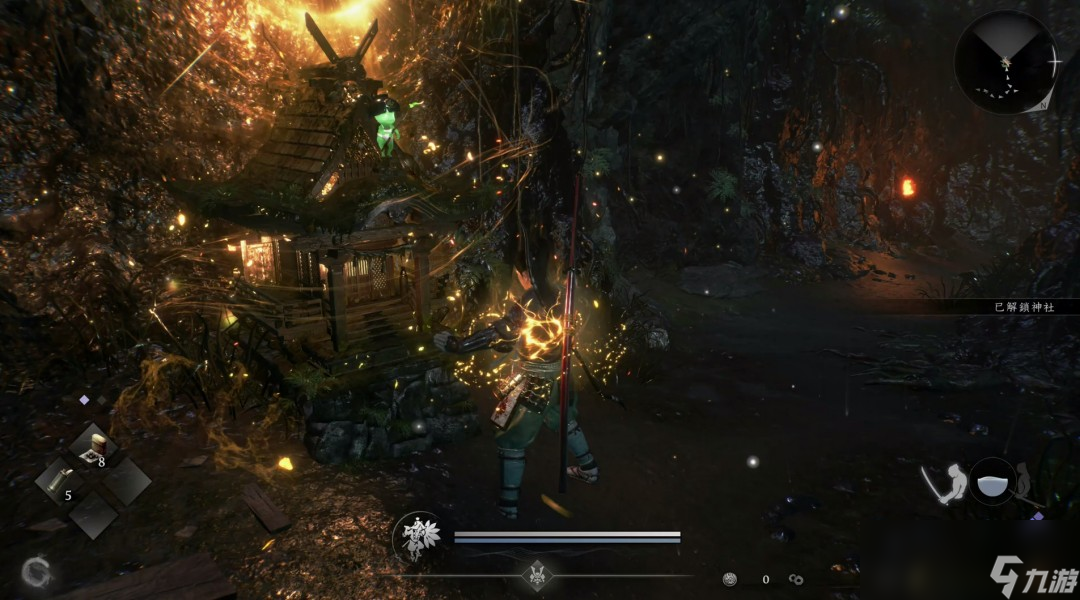
Task: Activate the guardian spirit emblem
Action: pos(417,537)
